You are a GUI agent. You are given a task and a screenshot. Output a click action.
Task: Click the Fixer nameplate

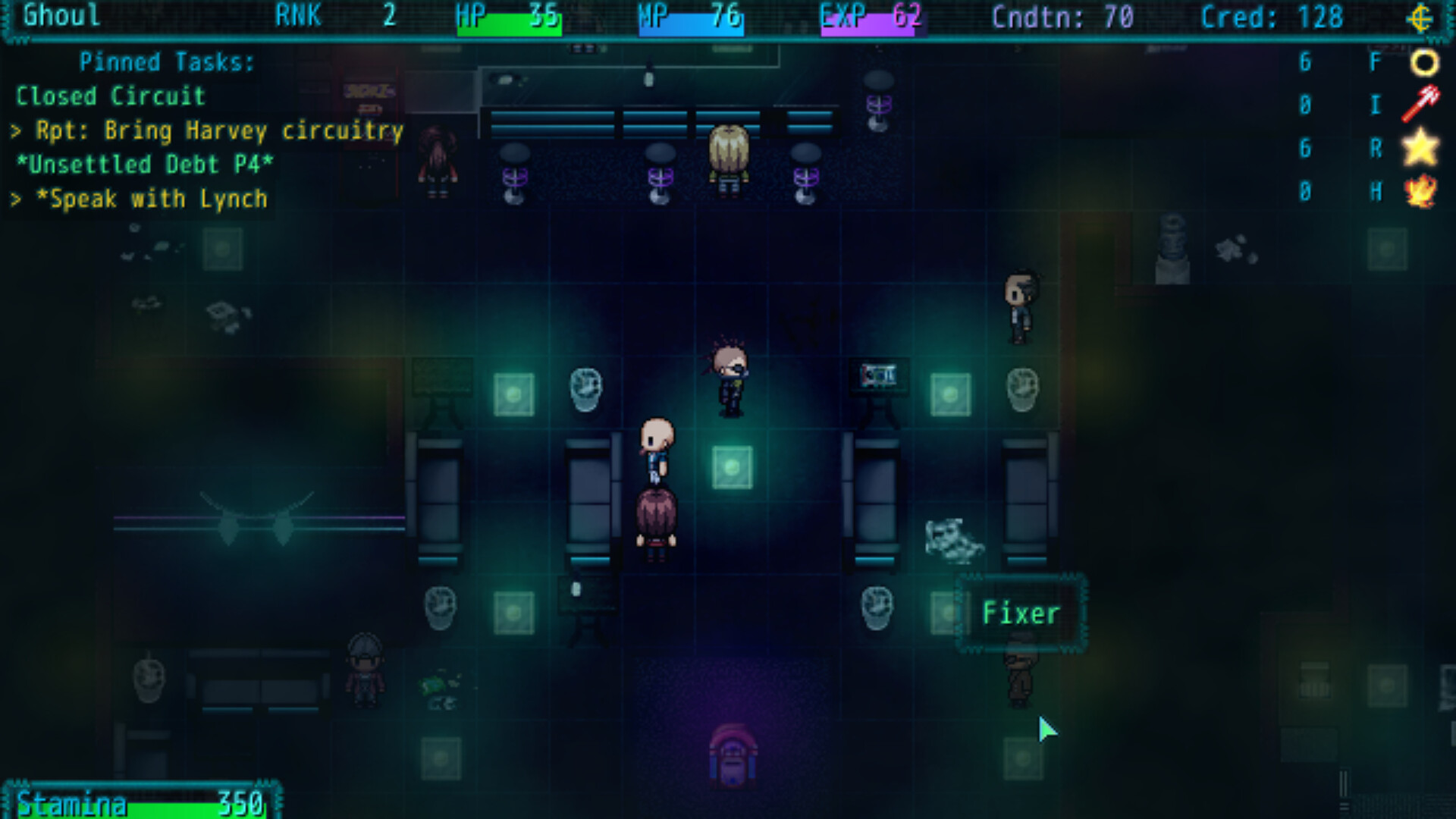tap(1021, 613)
